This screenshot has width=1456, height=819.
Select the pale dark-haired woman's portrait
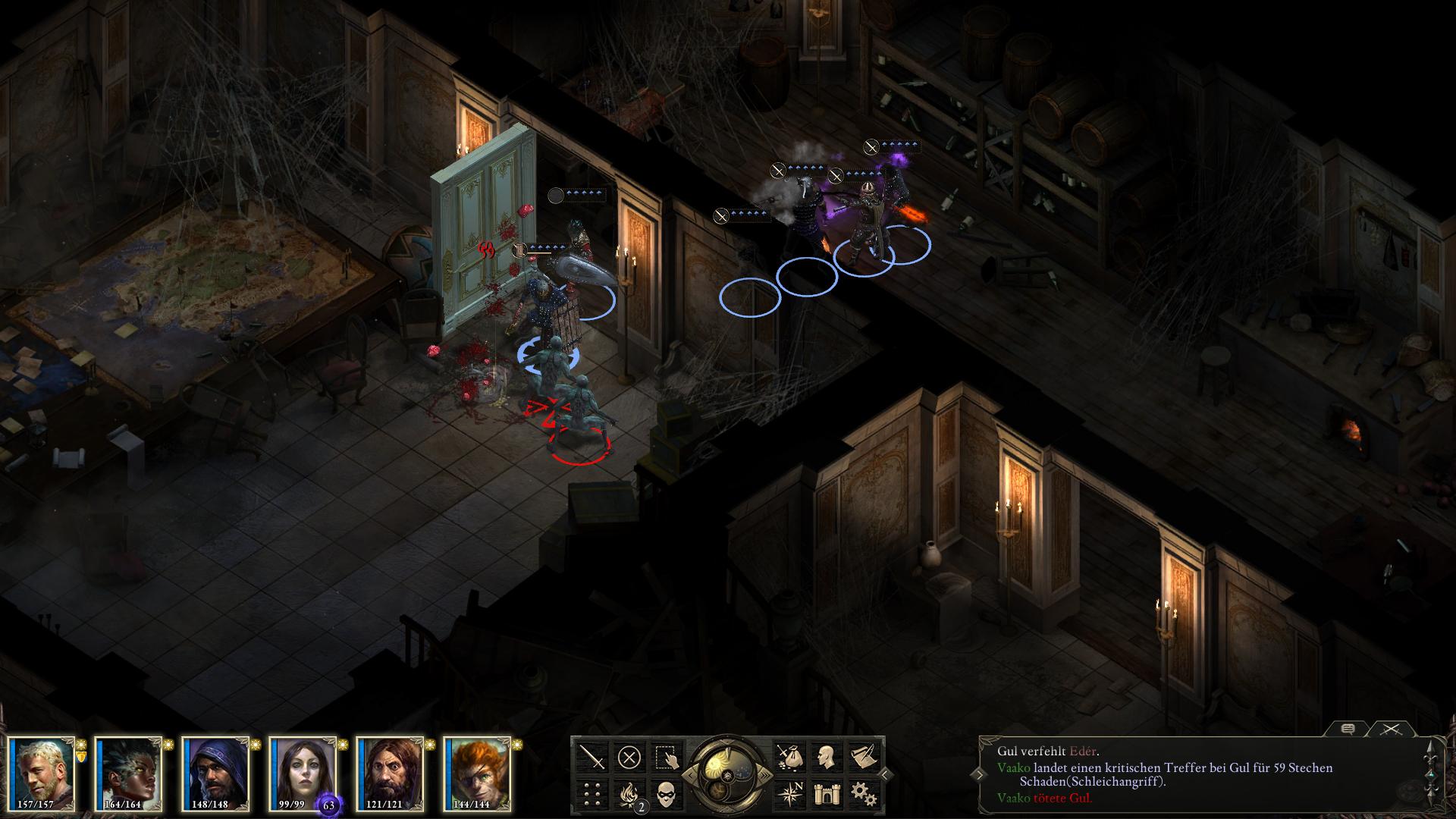303,772
